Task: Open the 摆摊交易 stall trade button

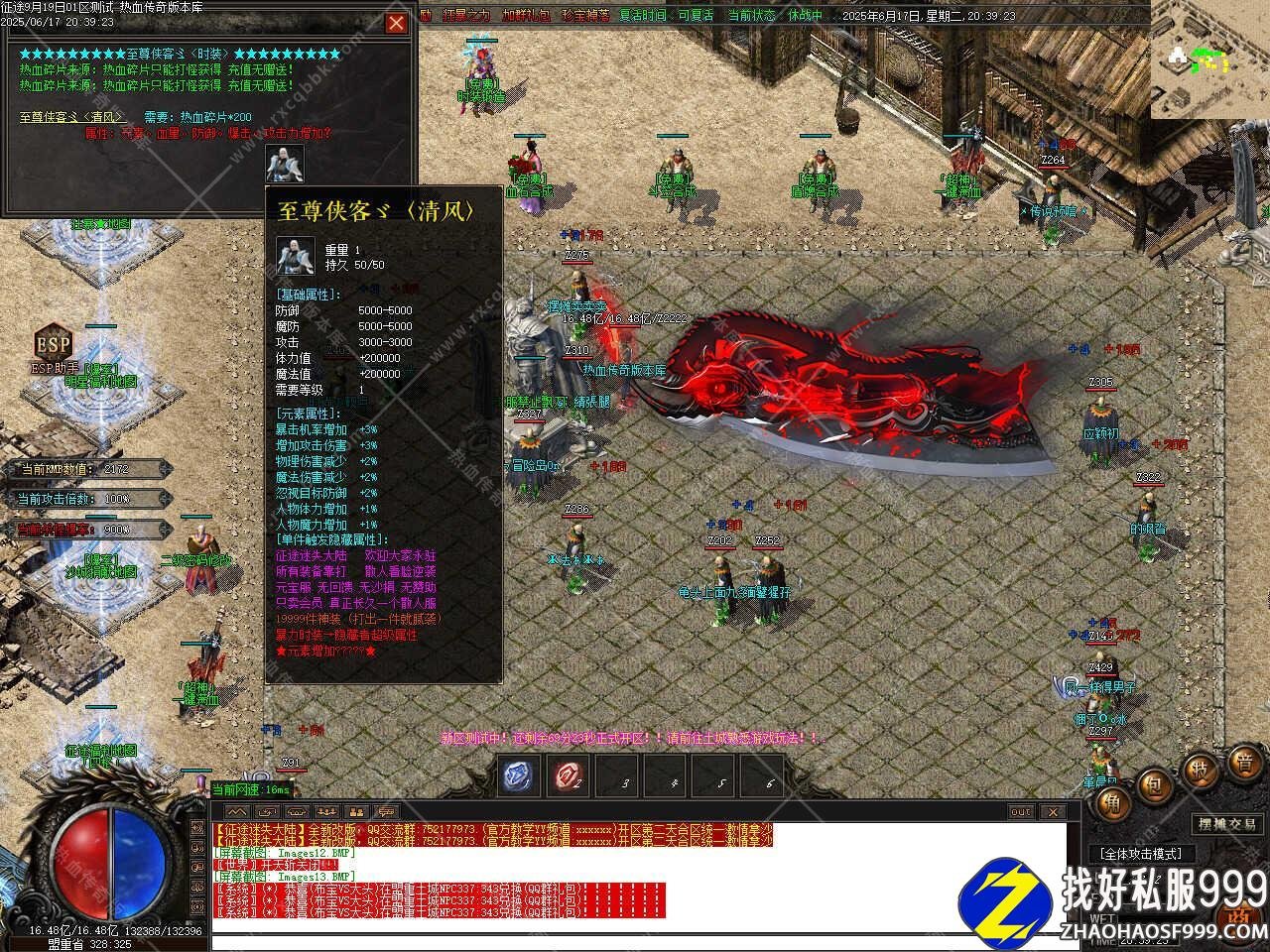Action: [1226, 825]
